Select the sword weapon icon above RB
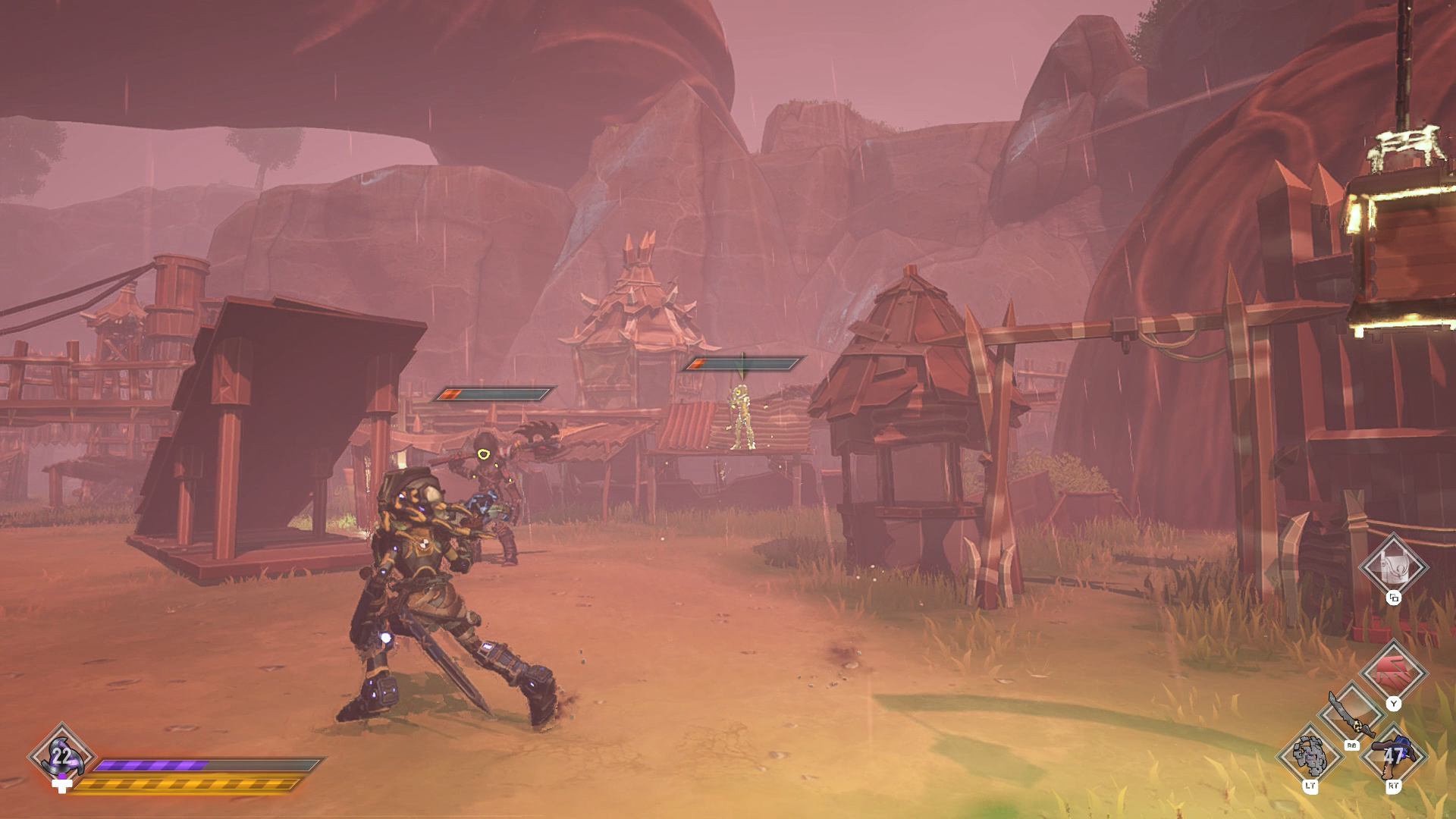Image resolution: width=1456 pixels, height=819 pixels. (1352, 713)
